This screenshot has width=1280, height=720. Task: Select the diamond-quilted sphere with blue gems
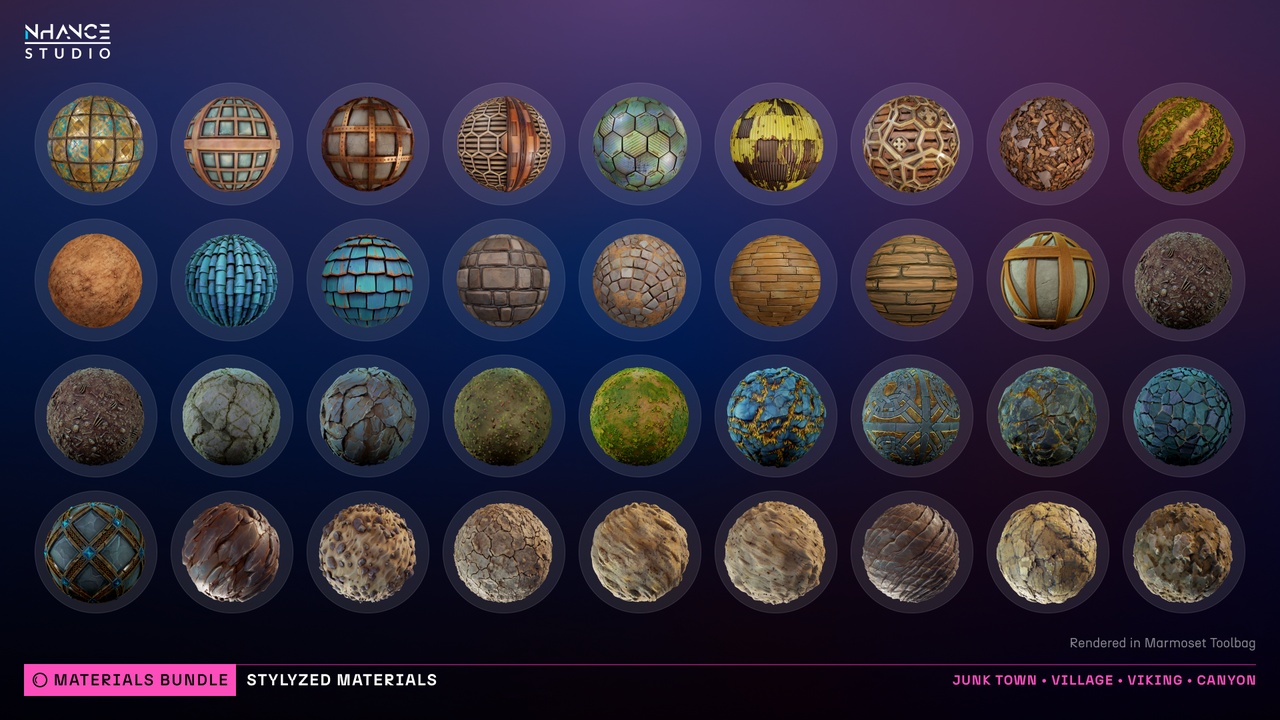pos(95,552)
